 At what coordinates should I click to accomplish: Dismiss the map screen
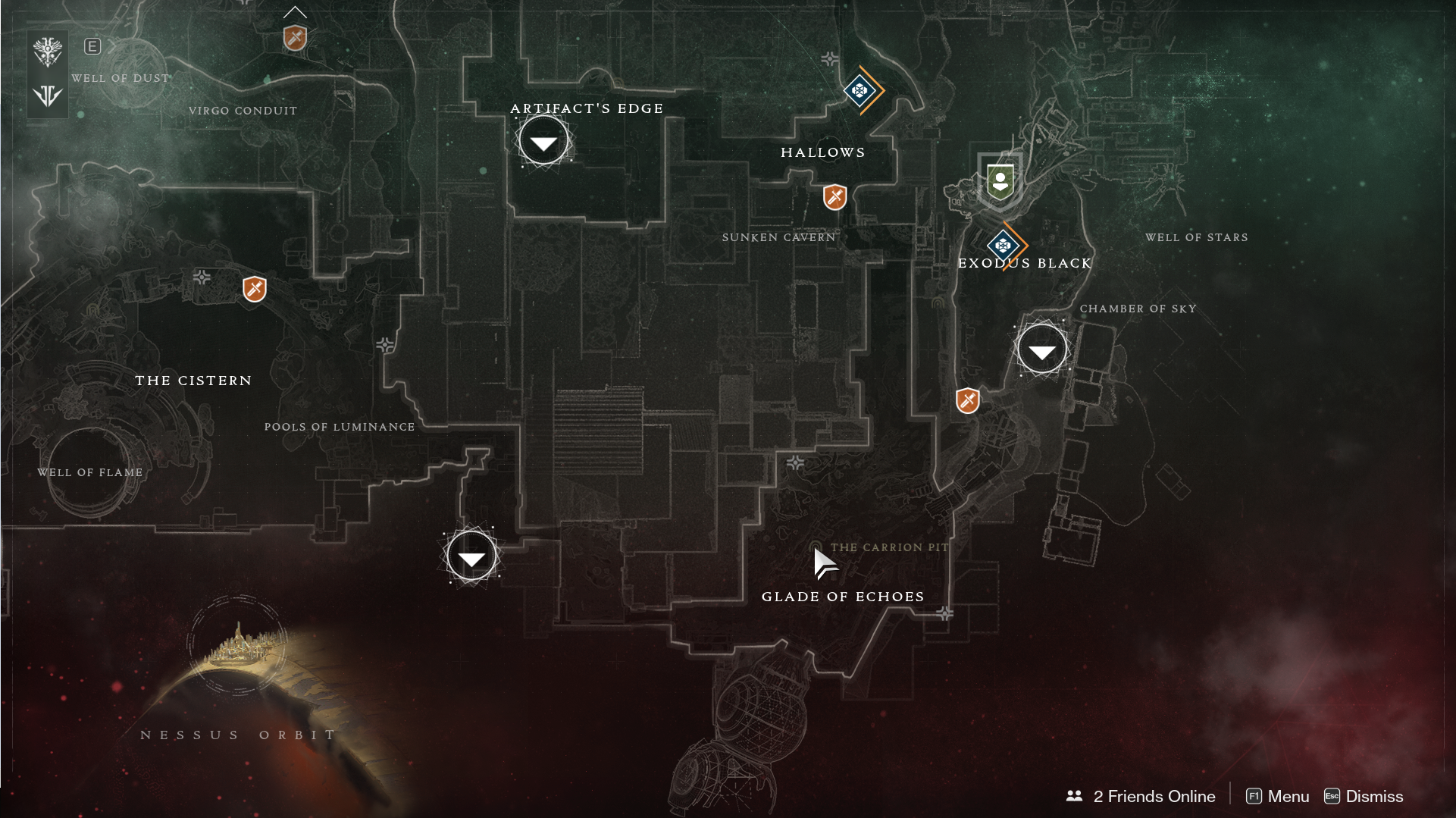[1364, 796]
